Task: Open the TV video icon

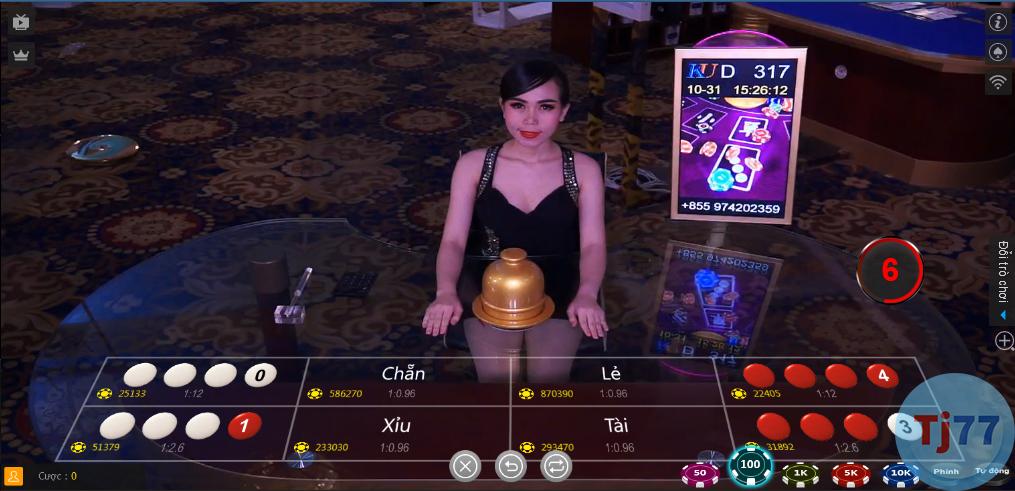Action: [21, 21]
